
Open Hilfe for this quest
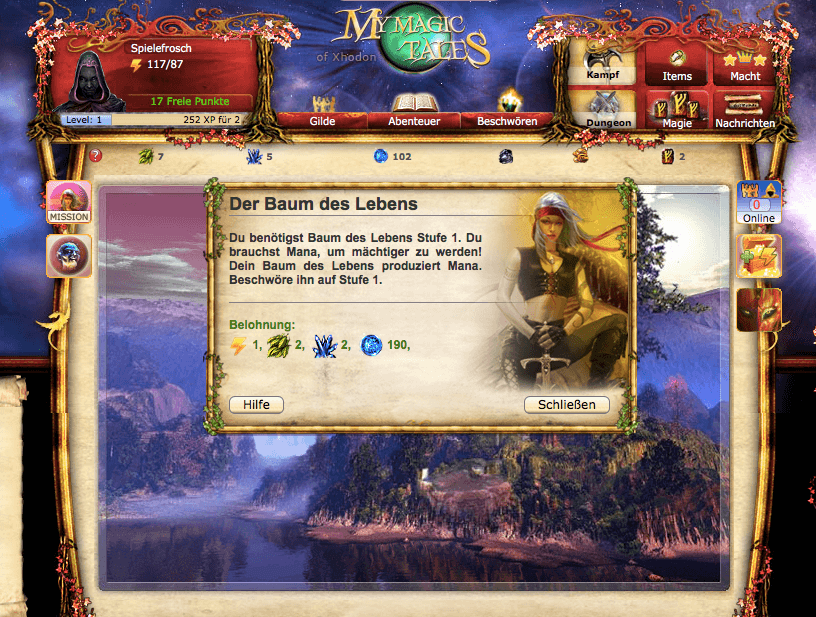coord(256,404)
